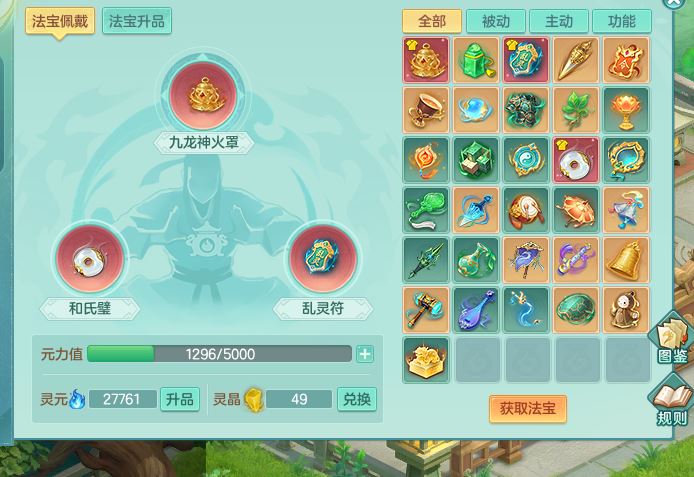Select the golden bell treasure
694x477 pixels.
tap(626, 259)
